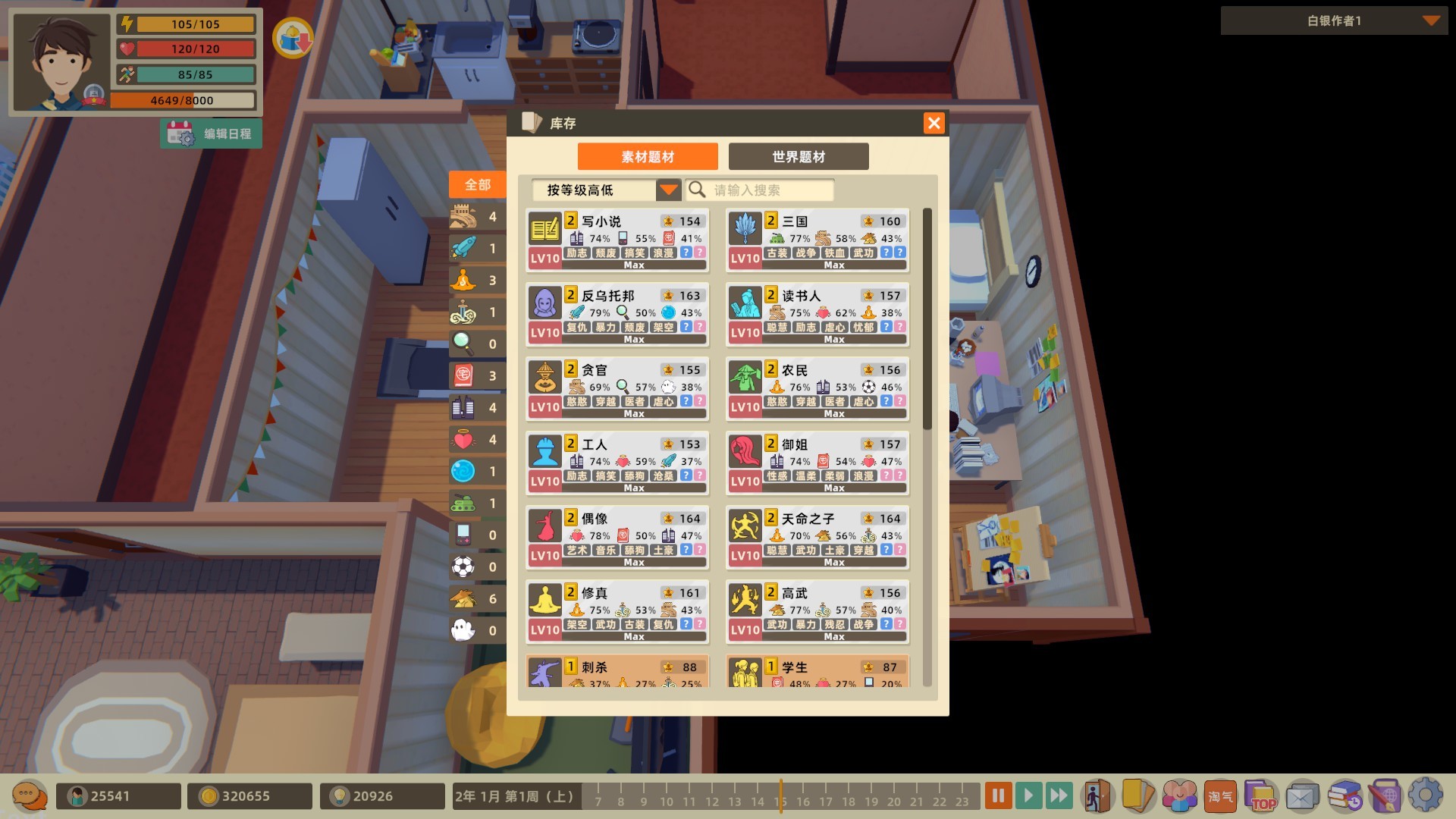
Task: Click the inventory search input field
Action: pyautogui.click(x=766, y=190)
